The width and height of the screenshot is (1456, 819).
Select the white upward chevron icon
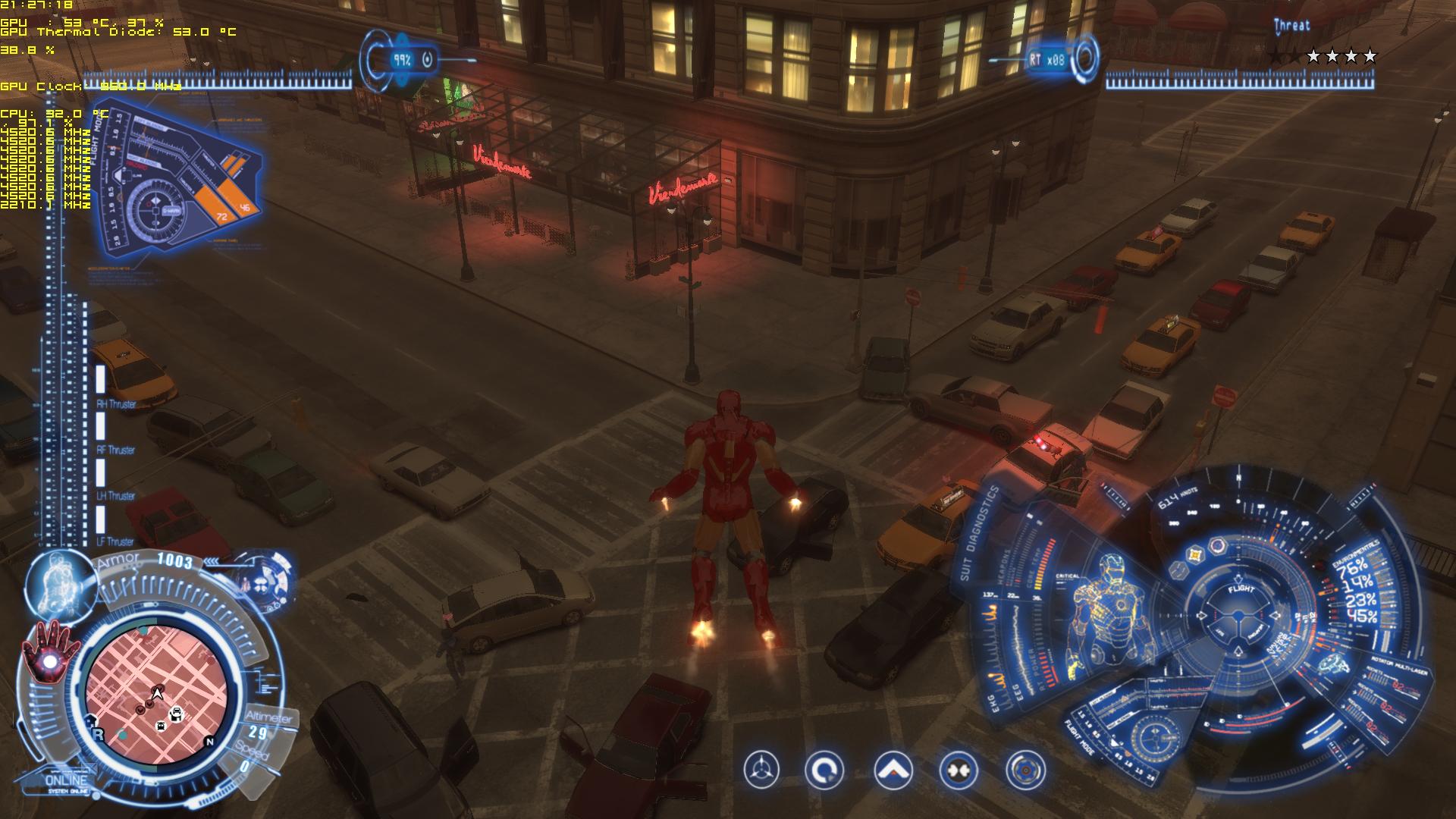pyautogui.click(x=893, y=770)
